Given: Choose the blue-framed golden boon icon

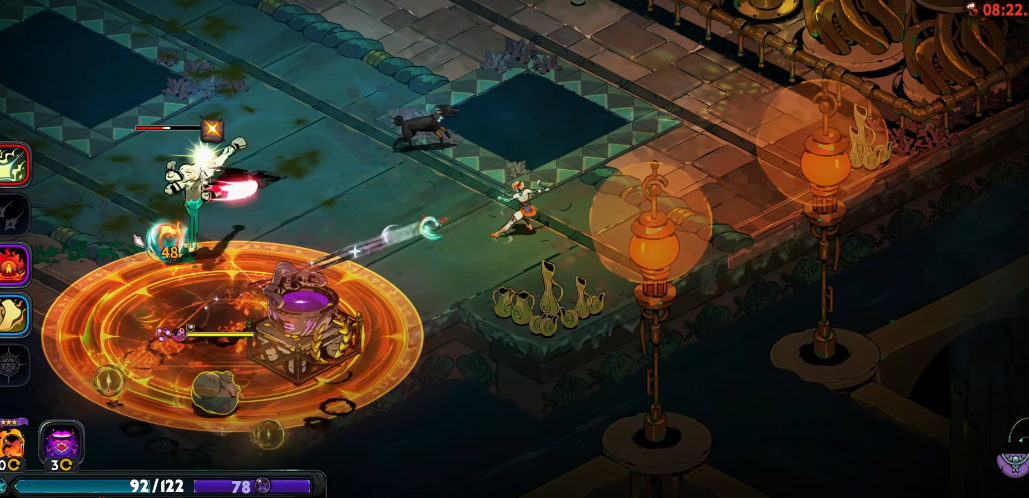Looking at the screenshot, I should (13, 315).
